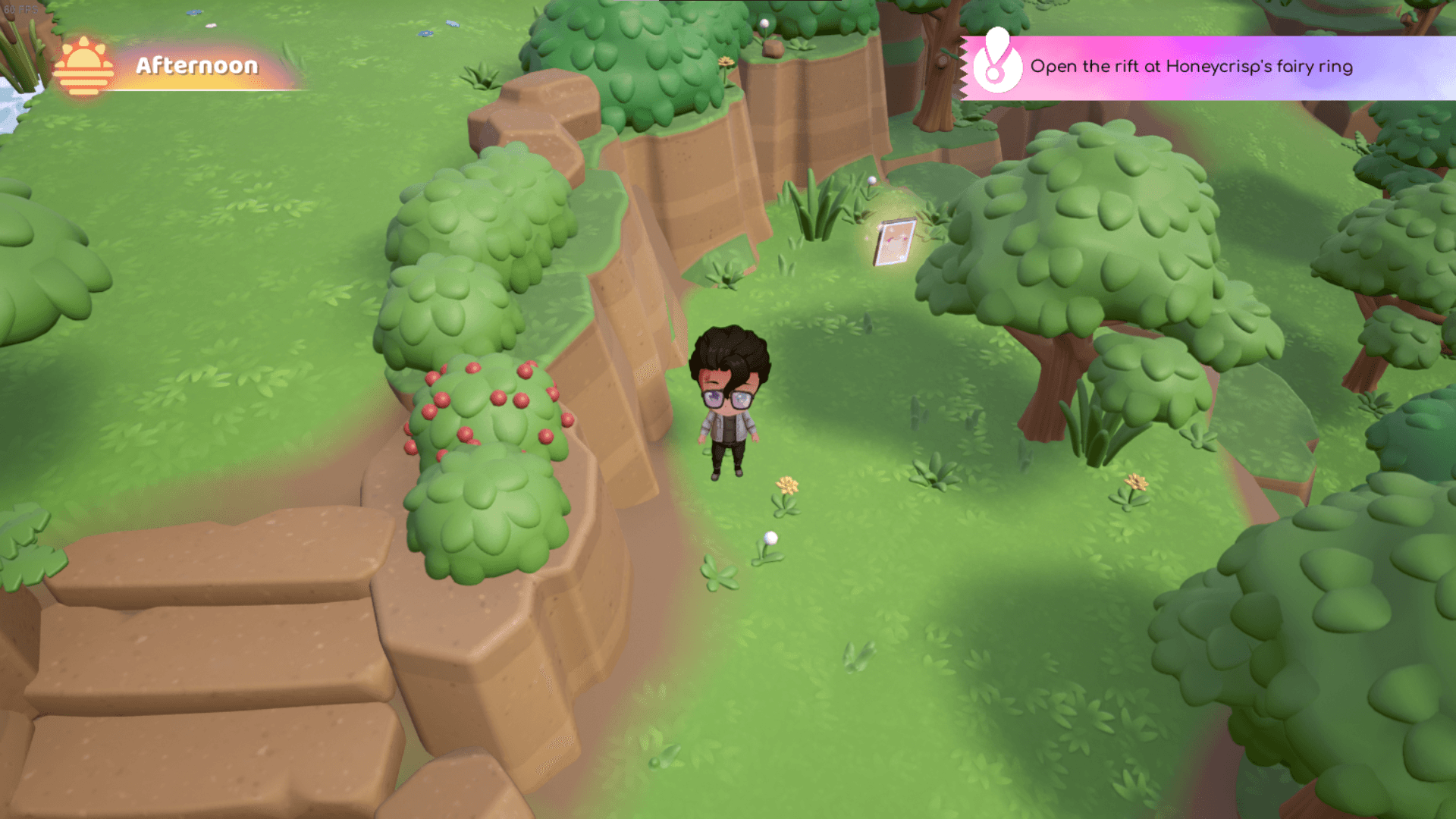Open the fairy ring quest tracker banner
Image resolution: width=1456 pixels, height=819 pixels.
pyautogui.click(x=1191, y=67)
